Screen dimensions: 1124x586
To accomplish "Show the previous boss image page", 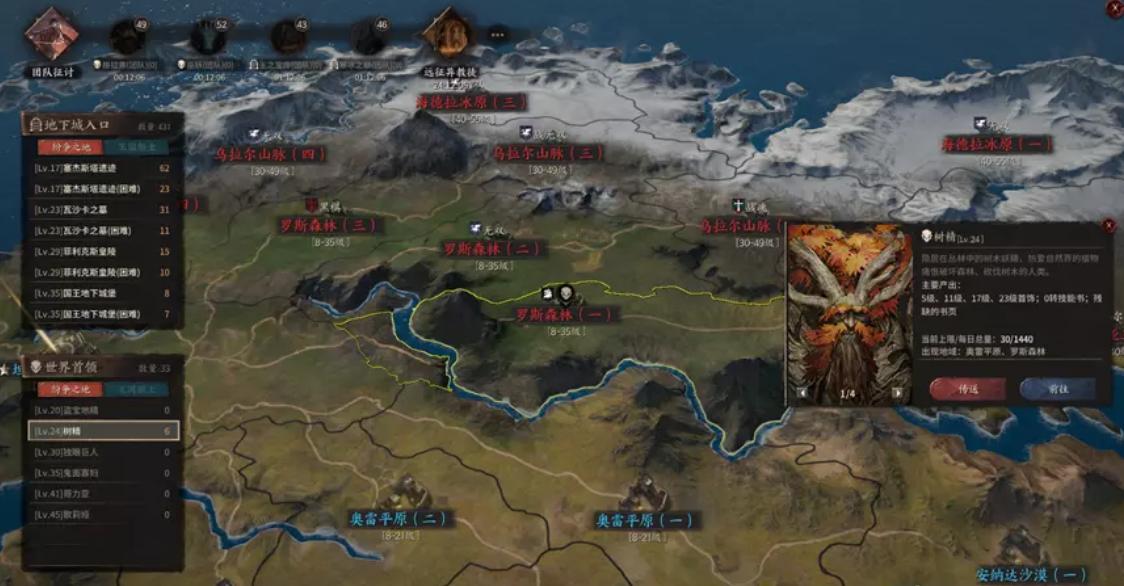I will tap(800, 393).
